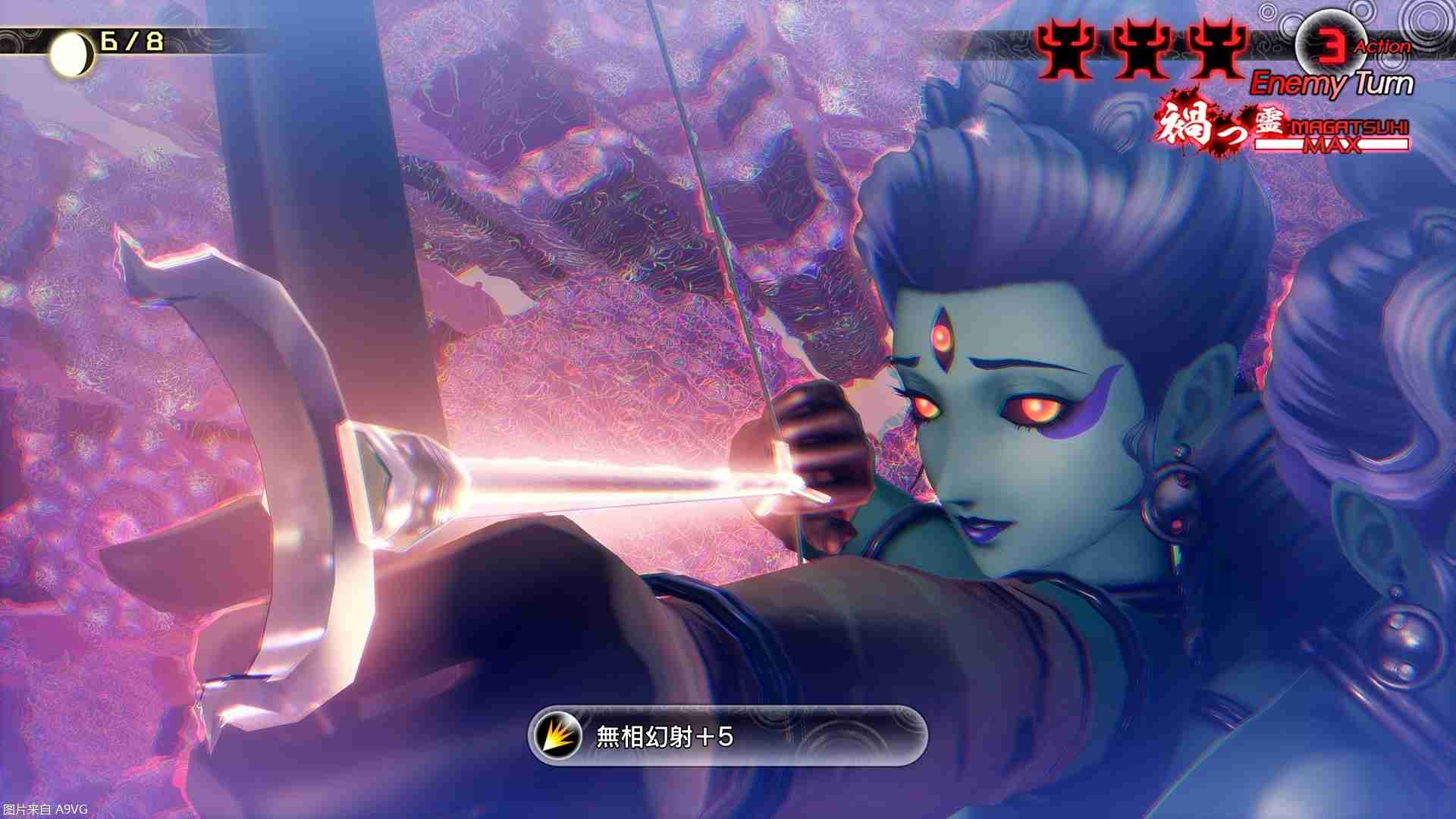Expand the action counter panel
Viewport: 1456px width, 819px height.
1357,44
